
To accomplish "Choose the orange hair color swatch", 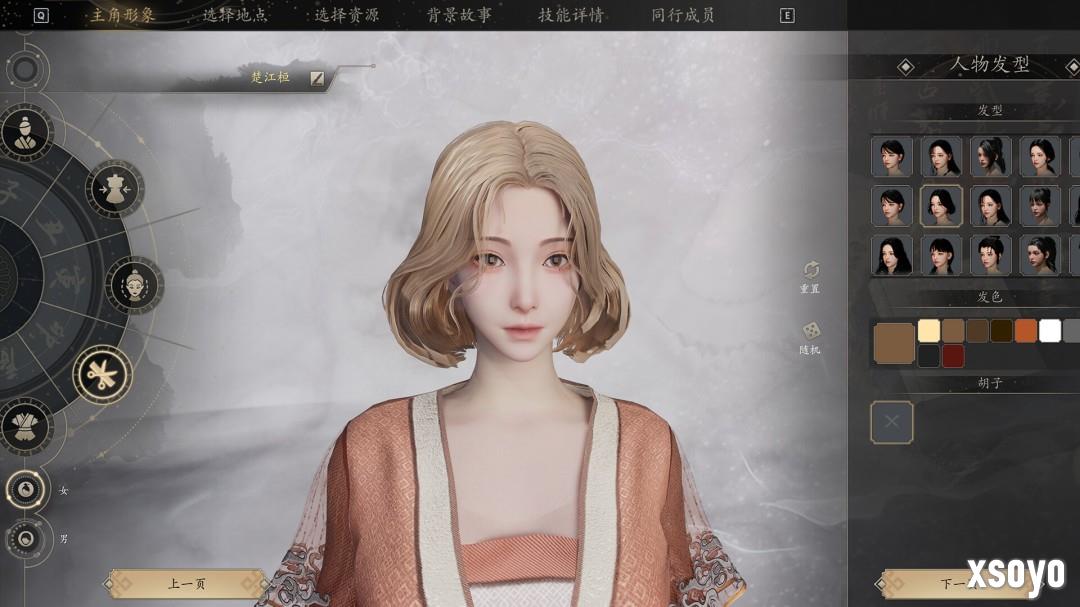I will (x=1026, y=331).
